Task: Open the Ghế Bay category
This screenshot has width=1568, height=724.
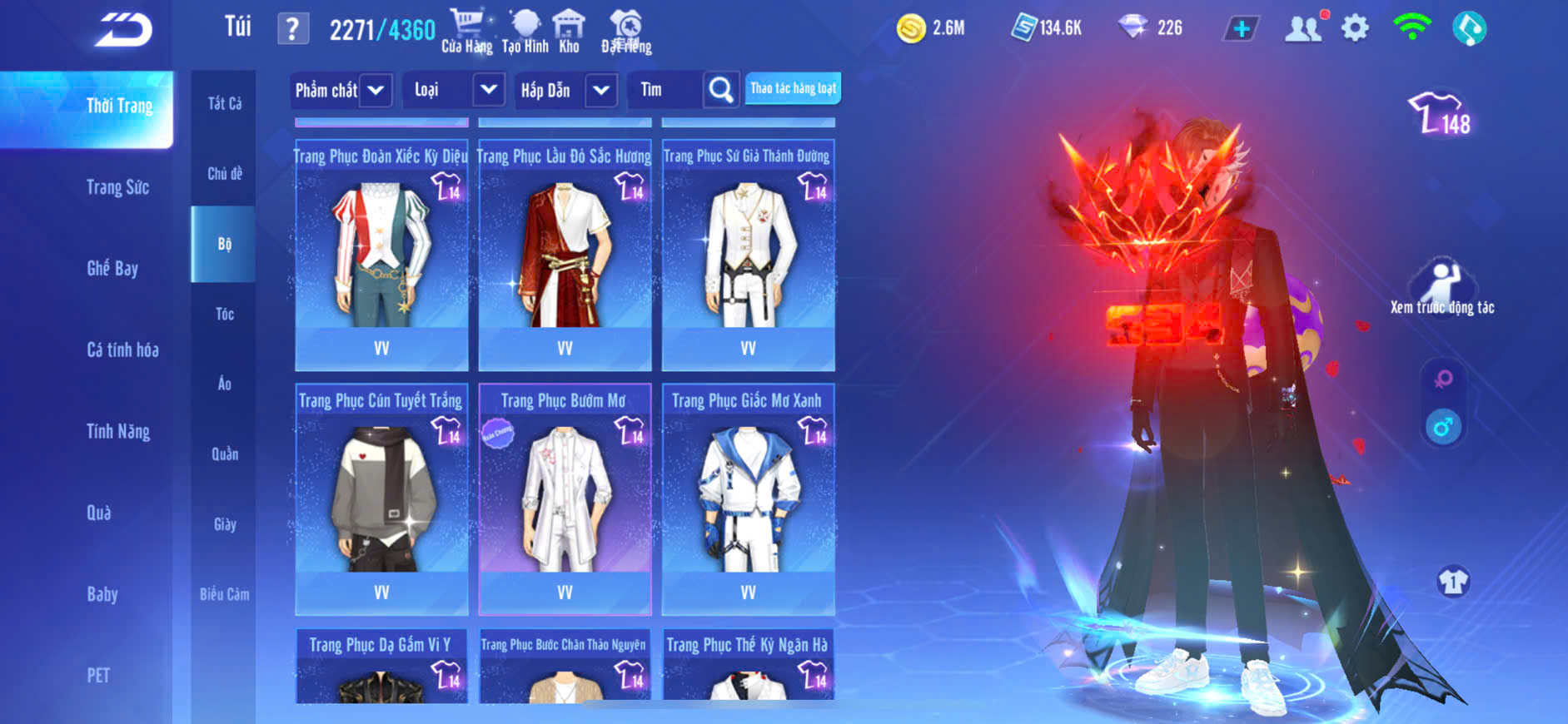Action: click(x=112, y=268)
